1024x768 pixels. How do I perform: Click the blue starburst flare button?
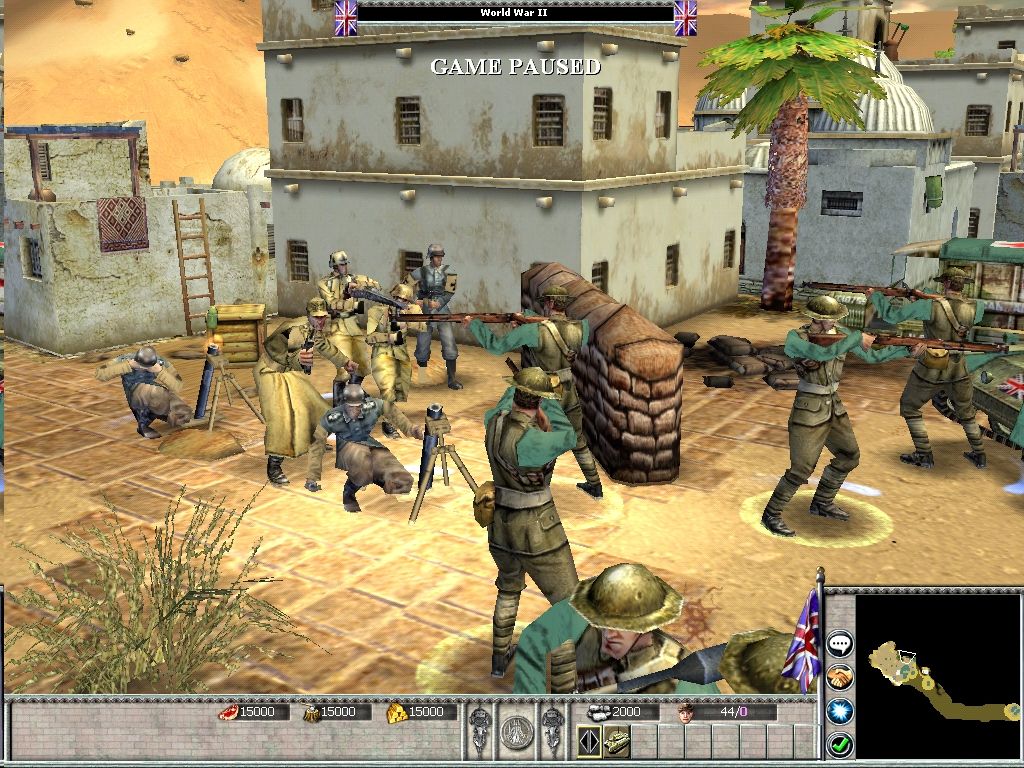click(x=839, y=711)
